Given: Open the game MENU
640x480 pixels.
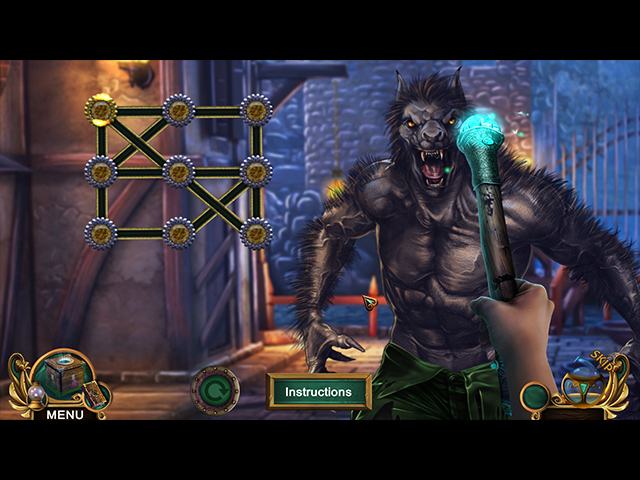Looking at the screenshot, I should [x=65, y=414].
